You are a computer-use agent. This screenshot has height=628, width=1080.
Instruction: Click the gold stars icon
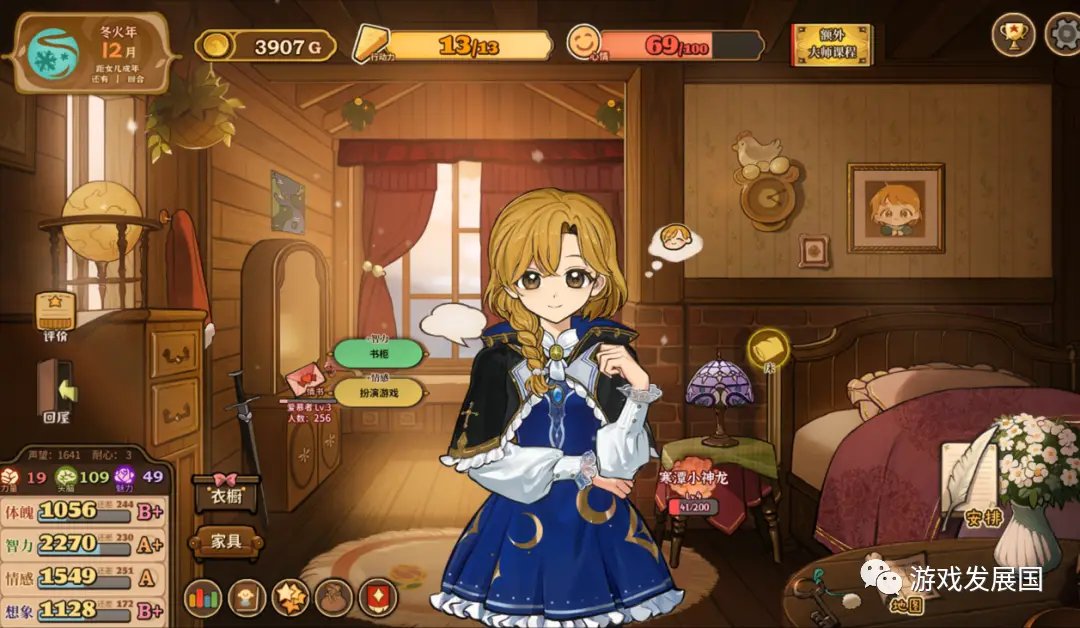tap(291, 598)
